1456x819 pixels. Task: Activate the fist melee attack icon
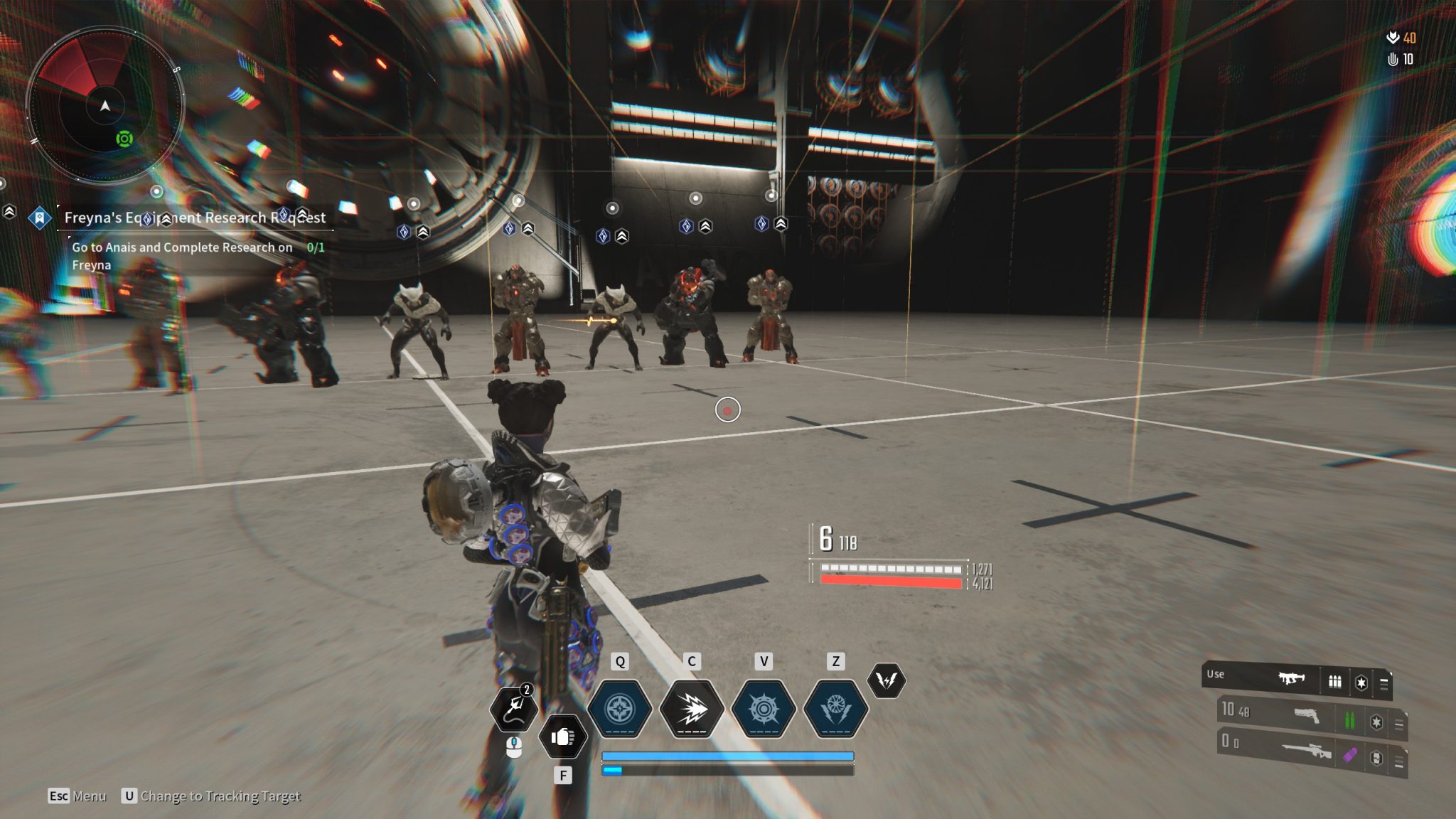point(562,737)
